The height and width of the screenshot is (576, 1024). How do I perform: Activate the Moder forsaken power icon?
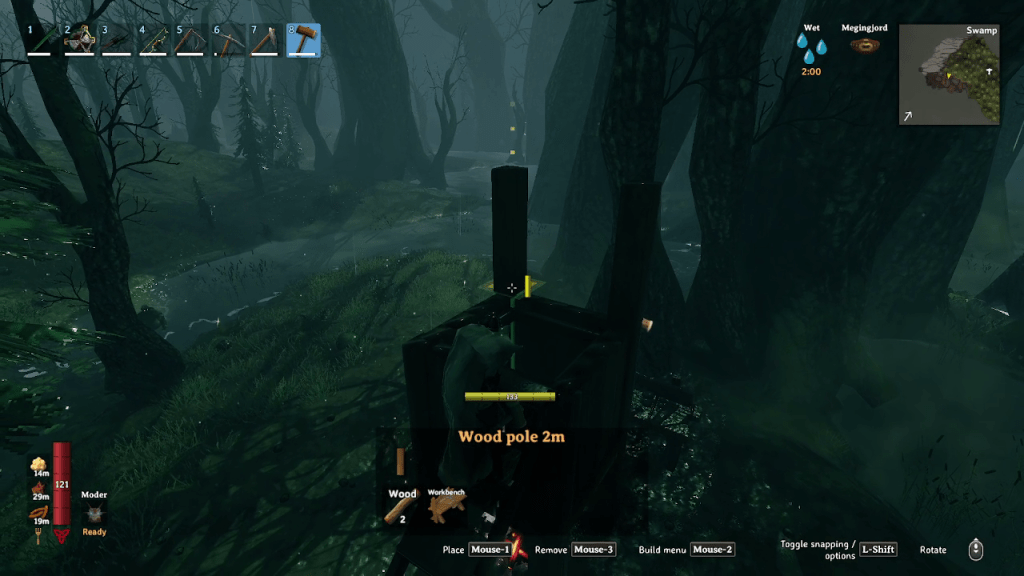pyautogui.click(x=94, y=513)
